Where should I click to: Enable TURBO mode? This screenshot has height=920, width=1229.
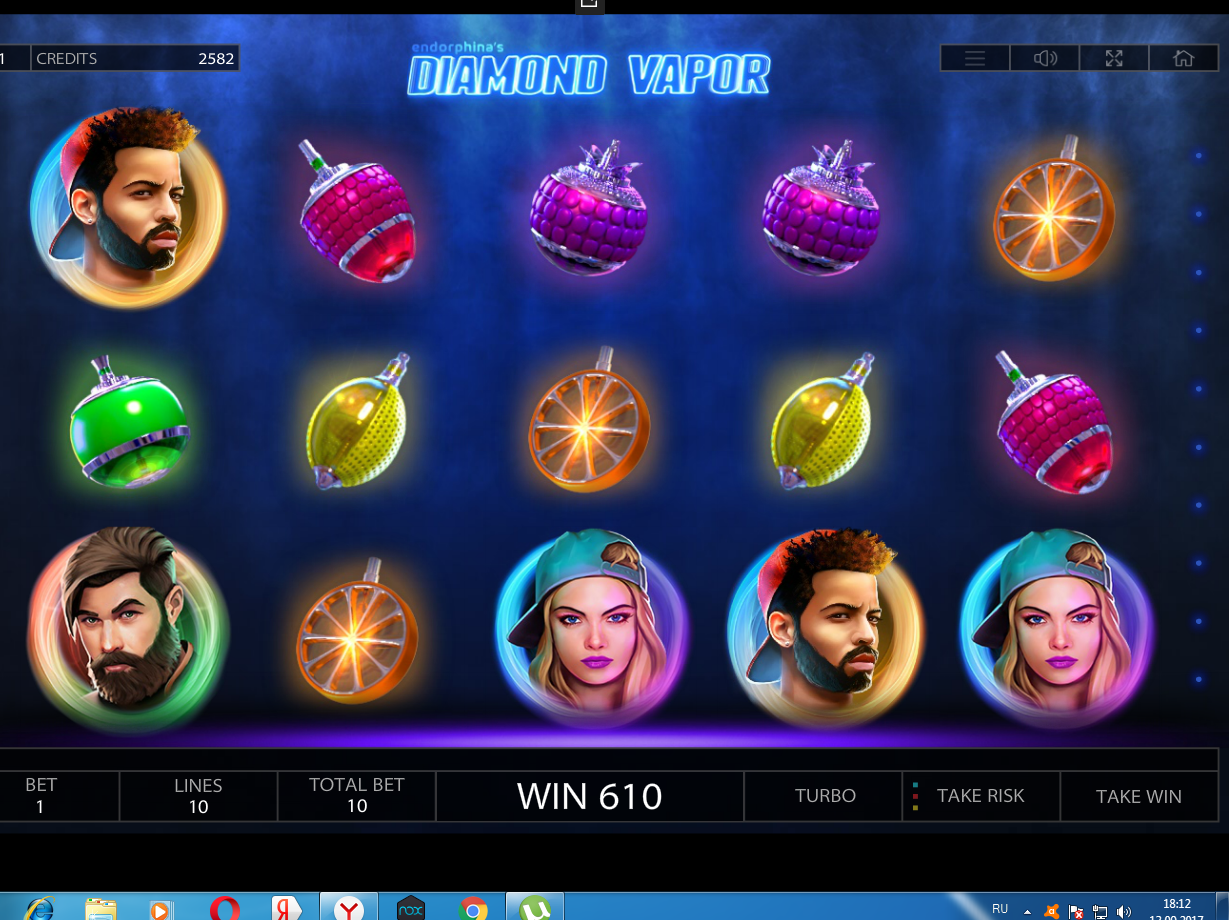click(825, 796)
